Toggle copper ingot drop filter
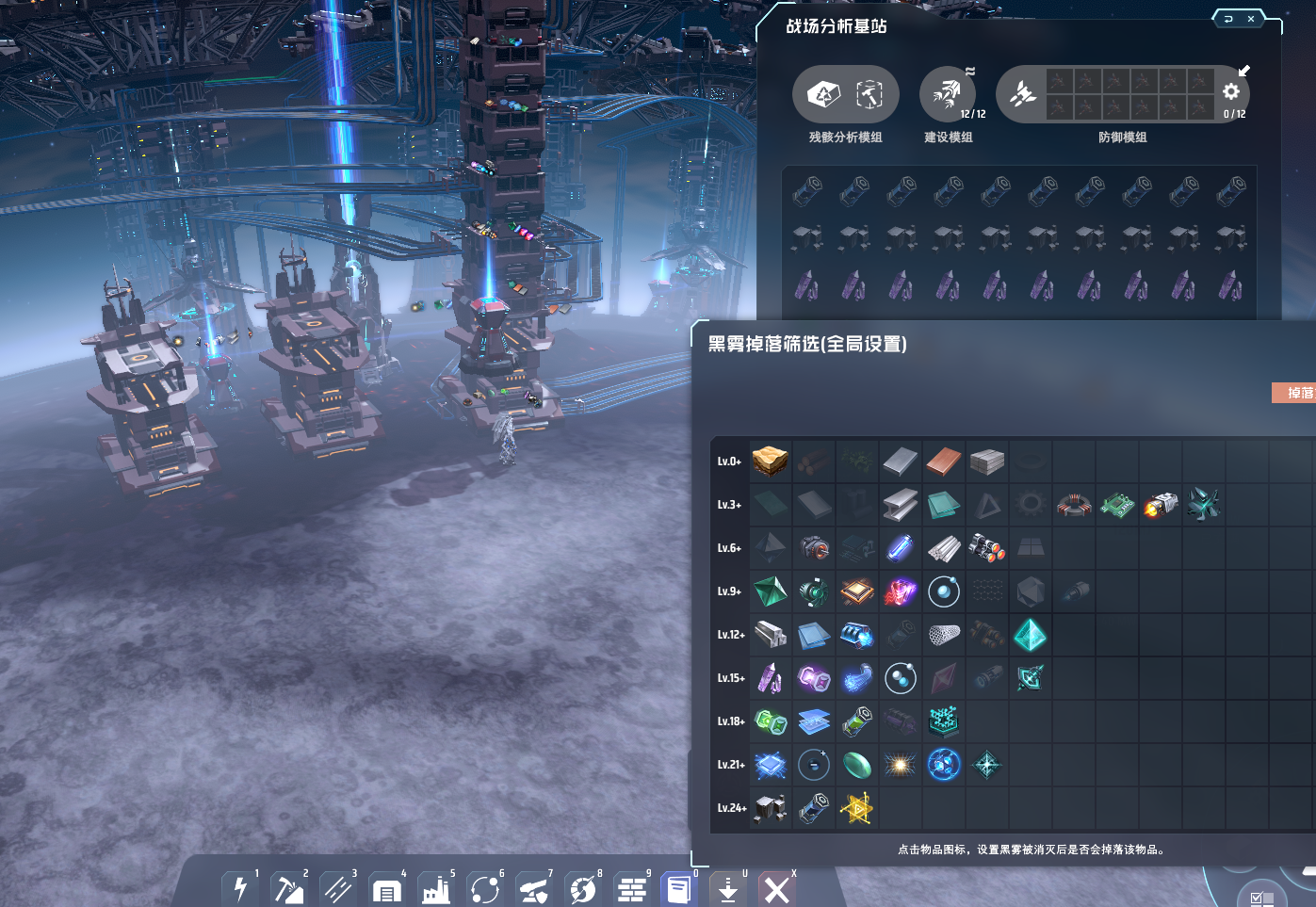Screen dimensions: 1316x907 coord(944,462)
